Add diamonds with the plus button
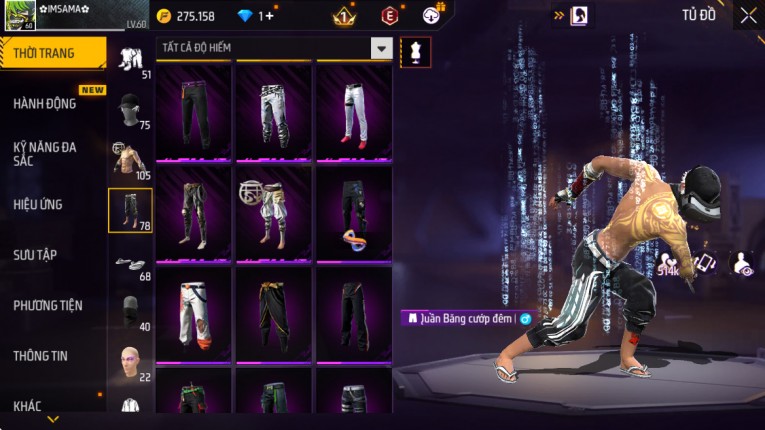The height and width of the screenshot is (430, 765). point(268,16)
